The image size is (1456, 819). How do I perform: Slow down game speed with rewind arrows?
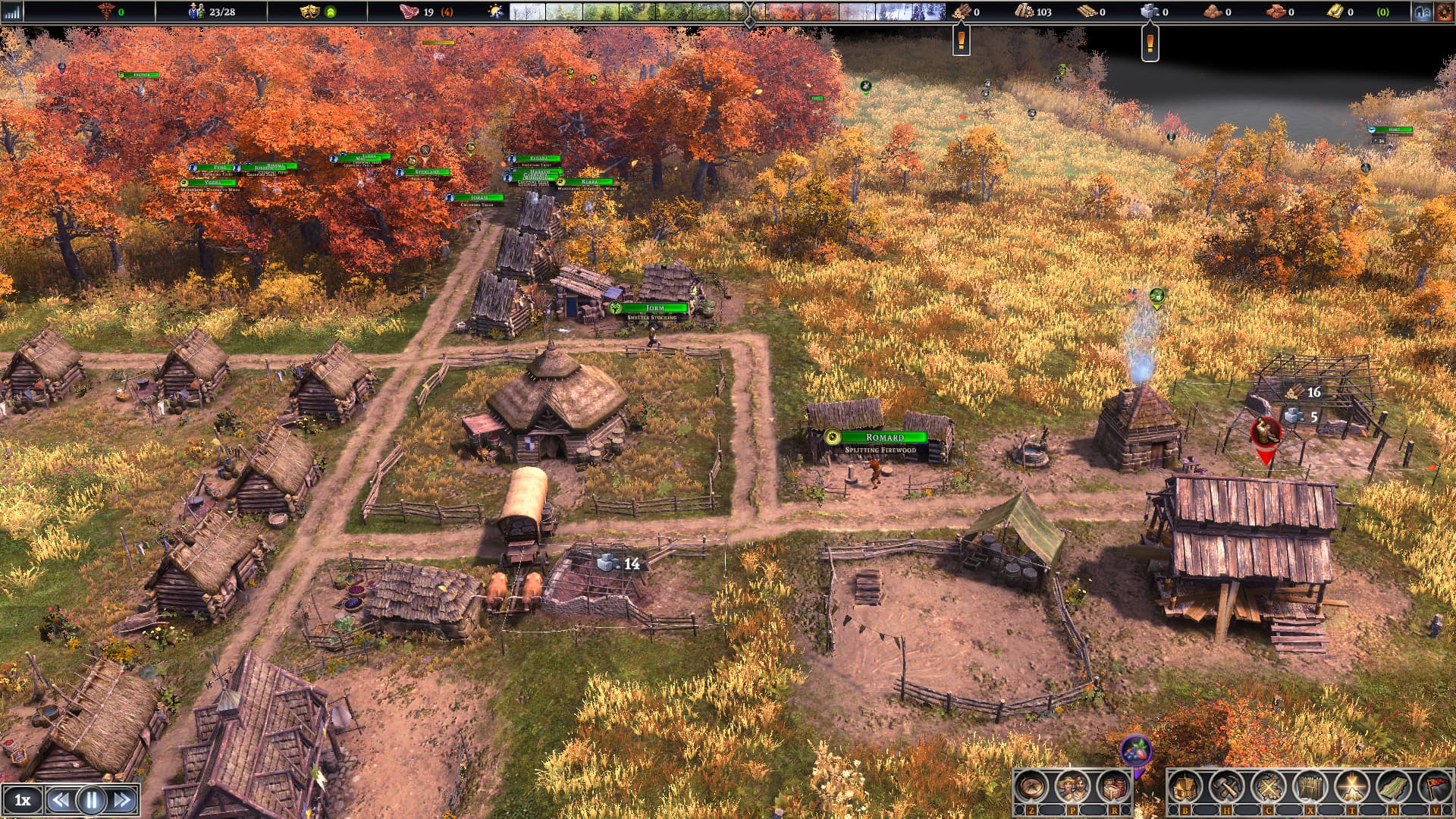(61, 800)
